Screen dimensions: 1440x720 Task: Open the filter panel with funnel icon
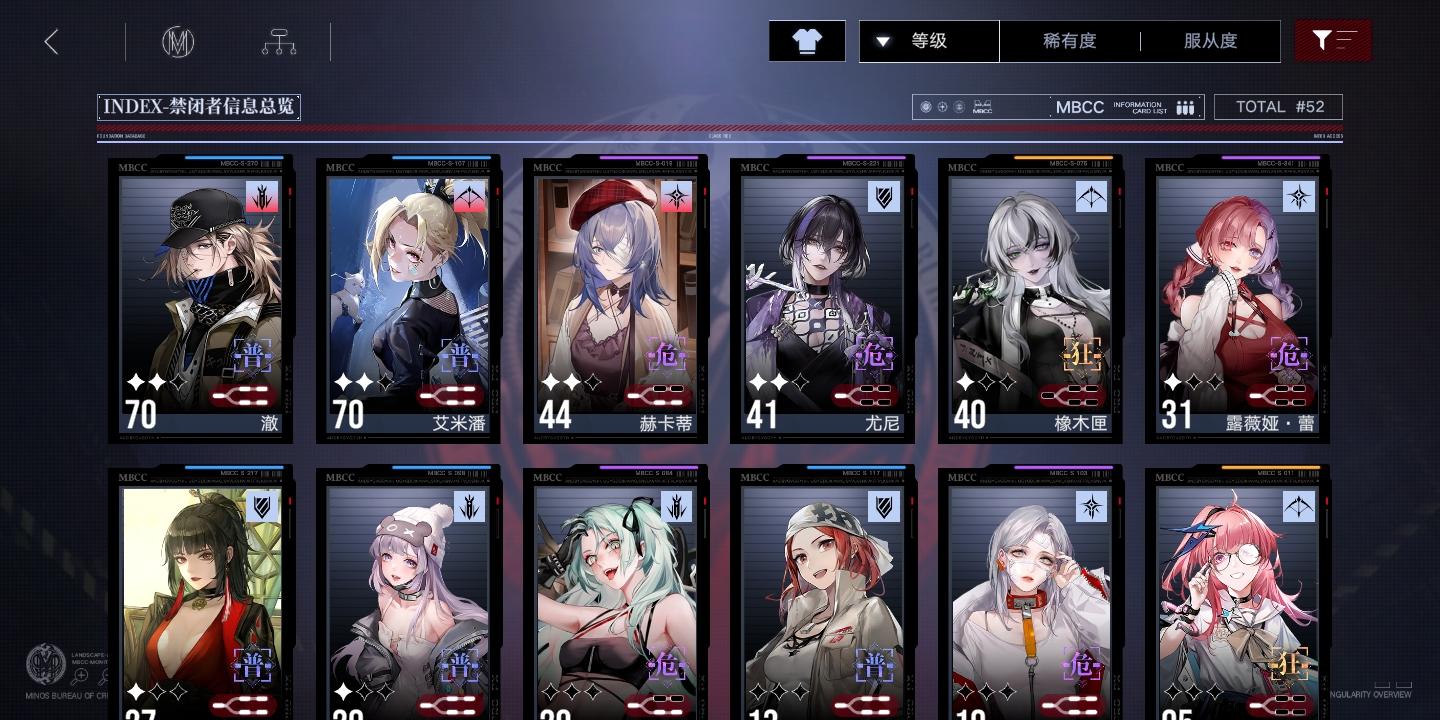(1333, 41)
